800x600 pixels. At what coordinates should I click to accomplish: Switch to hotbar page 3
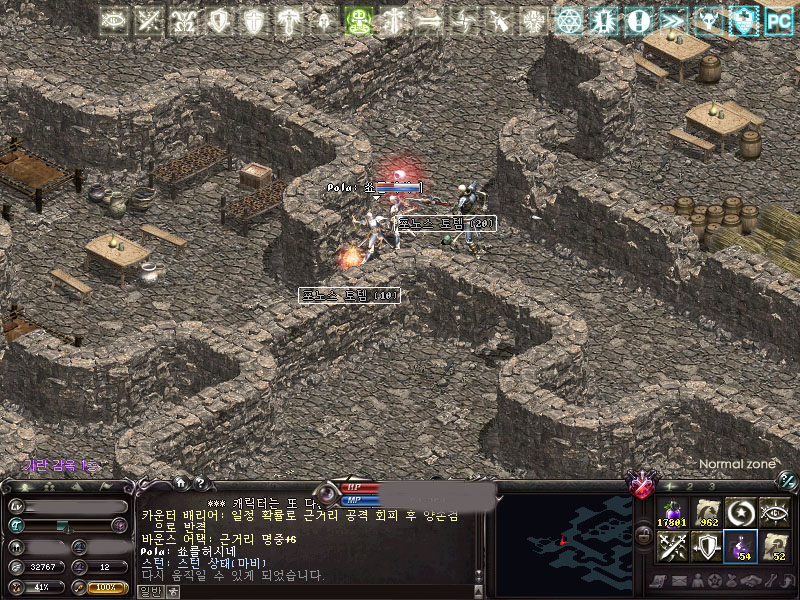click(709, 486)
